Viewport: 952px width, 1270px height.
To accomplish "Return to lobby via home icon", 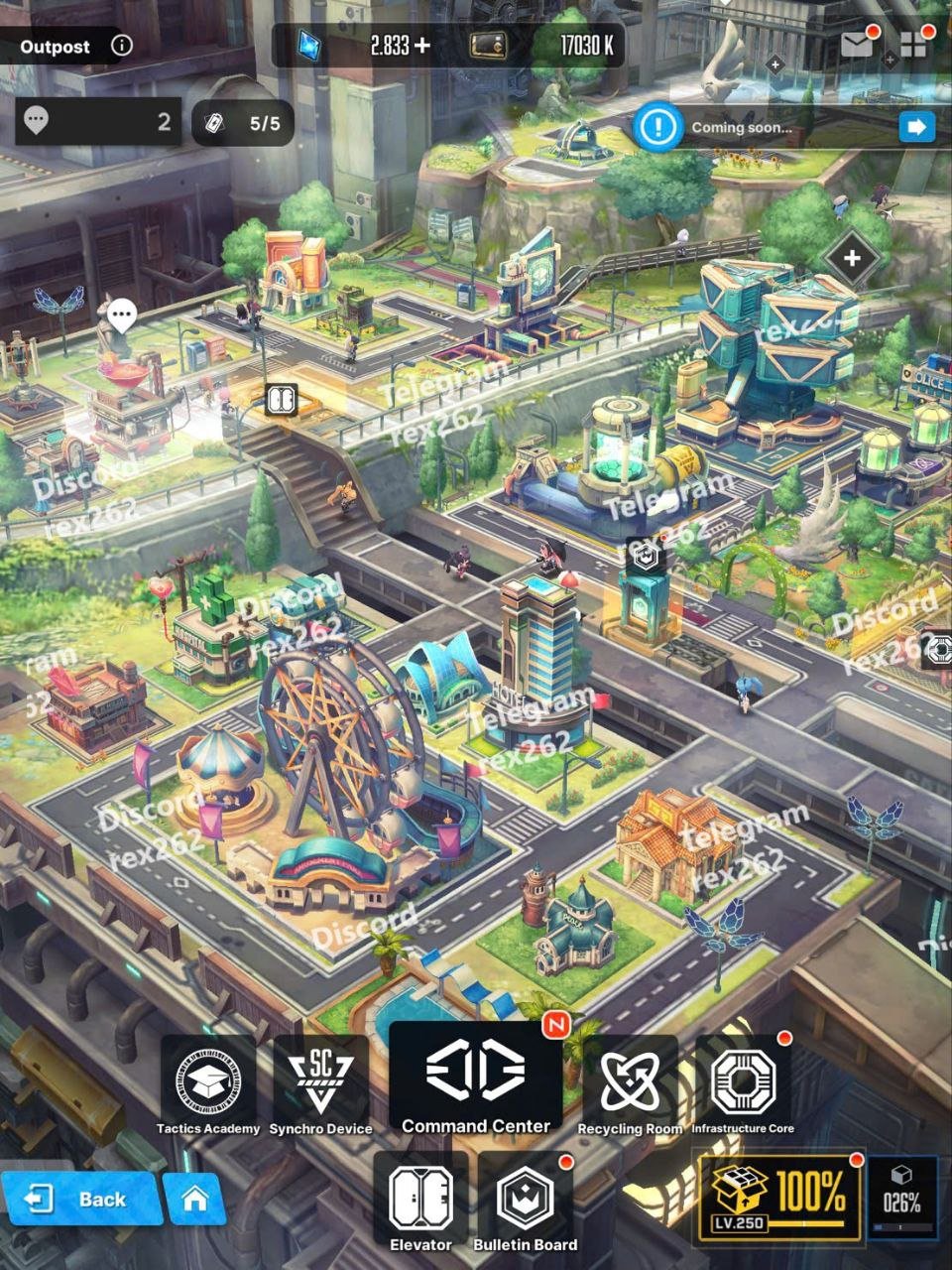I will point(194,1199).
